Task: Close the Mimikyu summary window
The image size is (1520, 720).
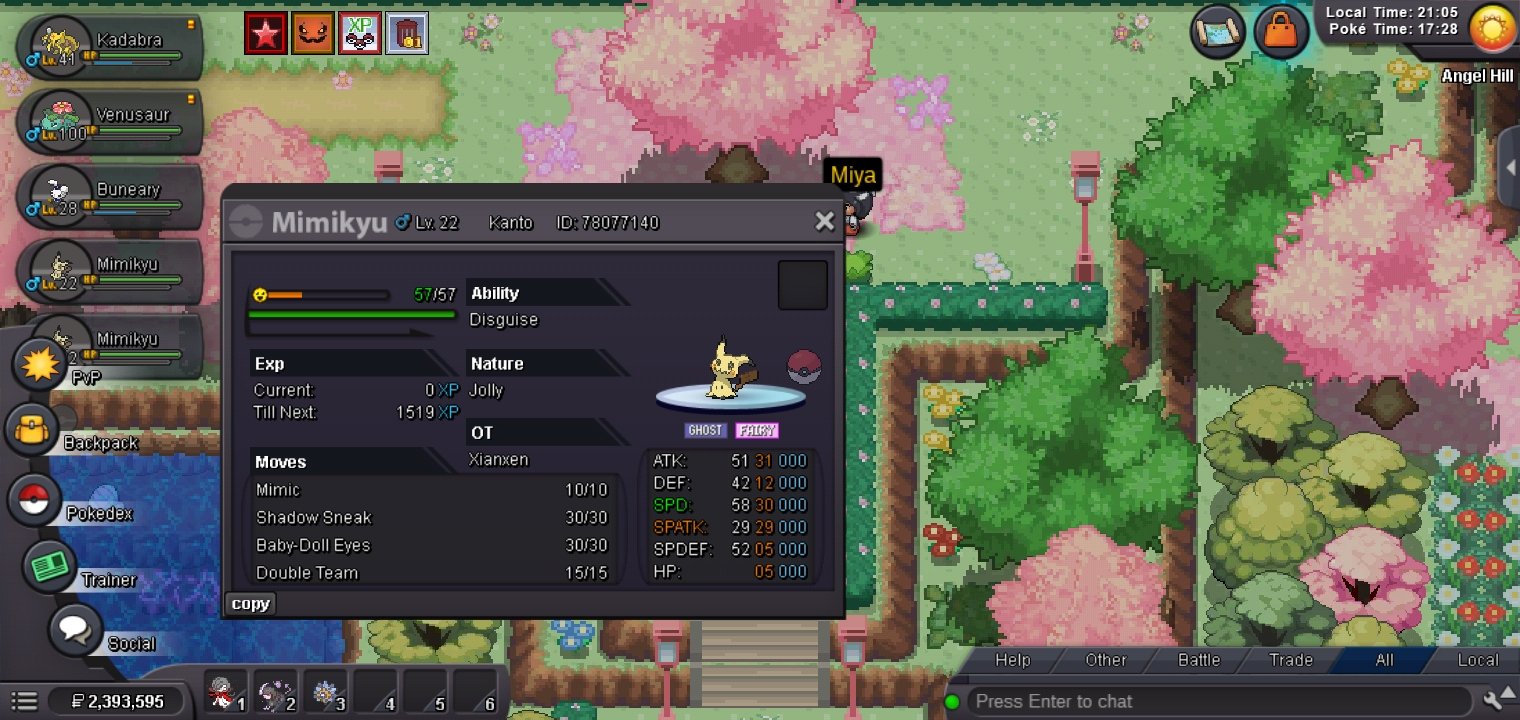Action: point(824,221)
